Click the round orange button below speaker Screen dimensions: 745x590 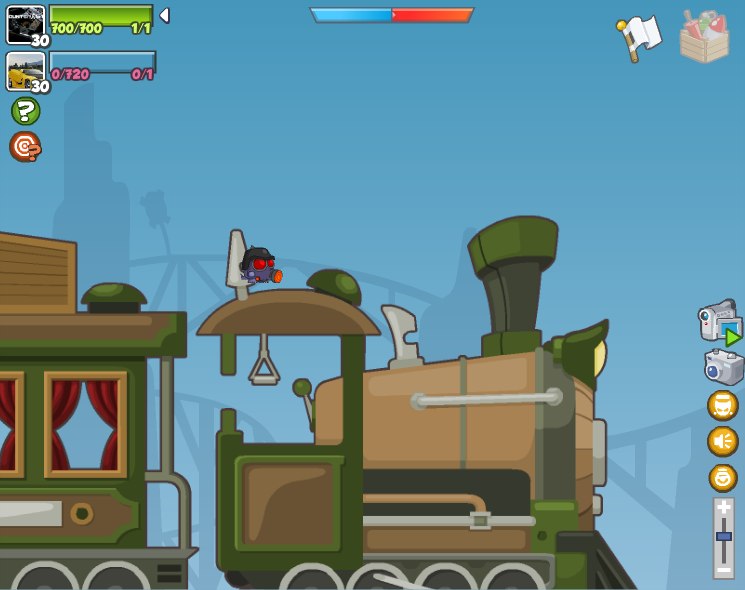722,477
